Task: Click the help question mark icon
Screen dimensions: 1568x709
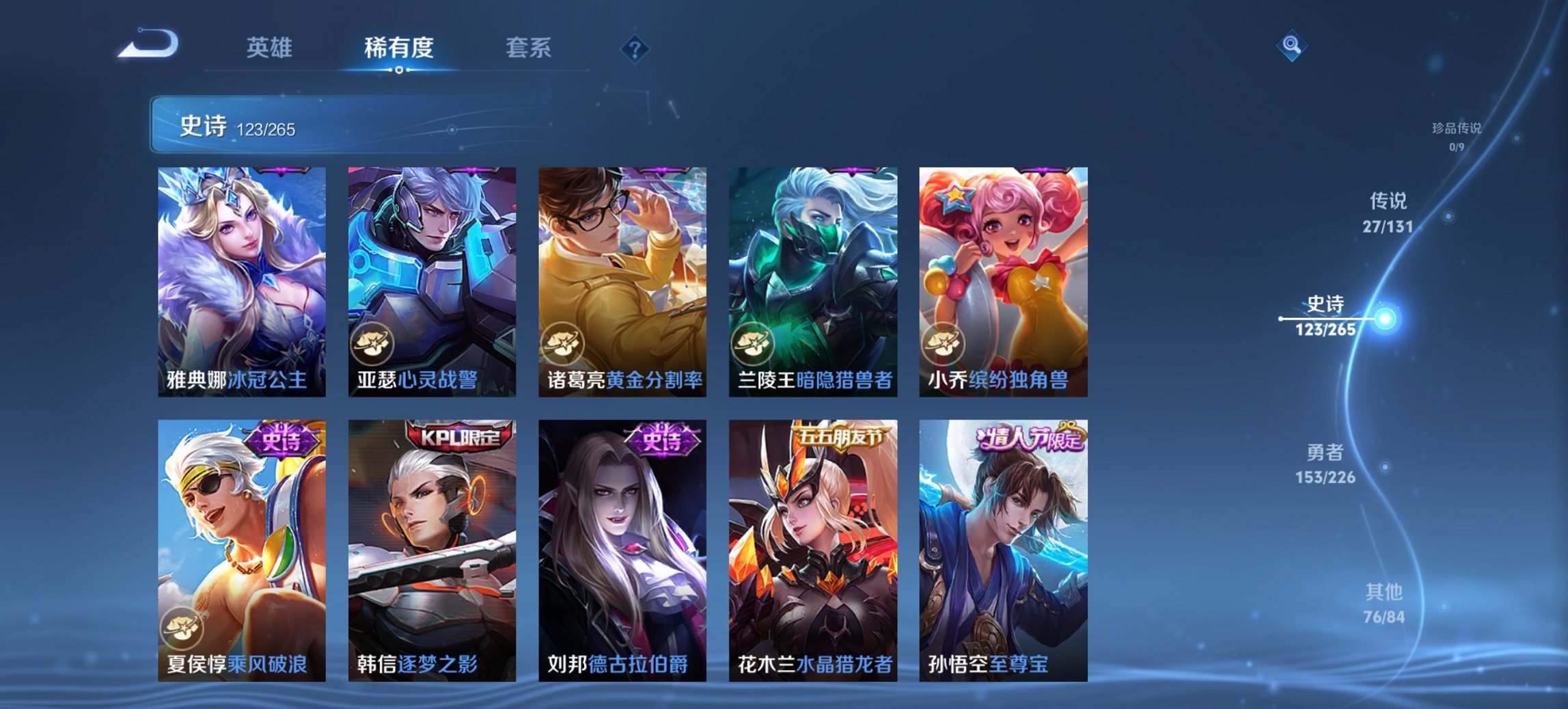Action: (635, 49)
